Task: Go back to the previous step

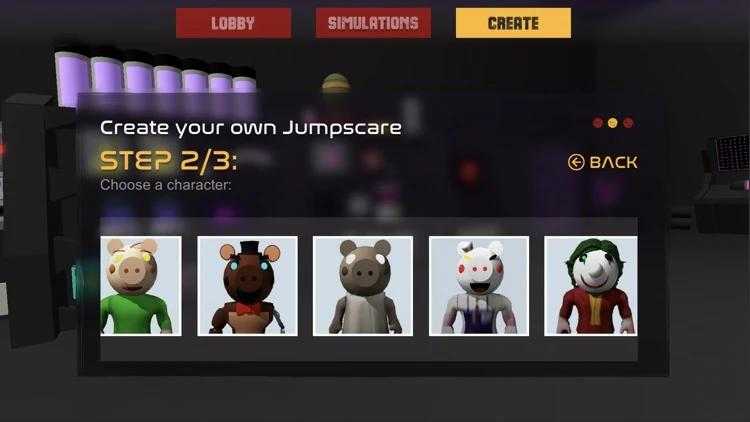Action: coord(602,162)
